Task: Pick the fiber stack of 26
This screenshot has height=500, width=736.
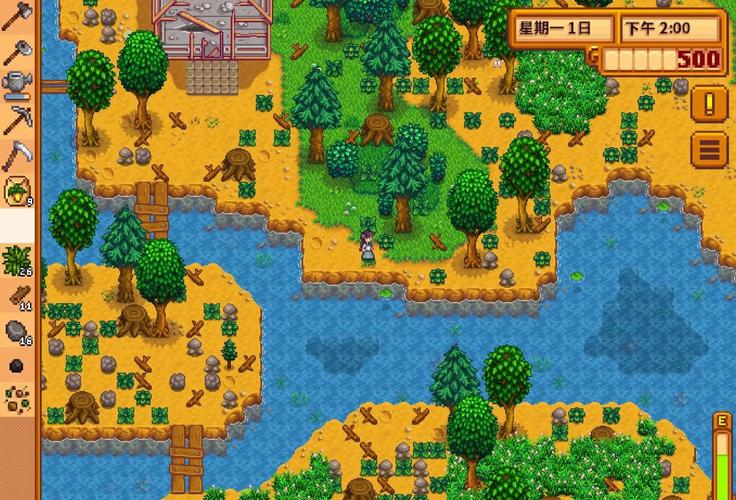Action: pyautogui.click(x=17, y=260)
